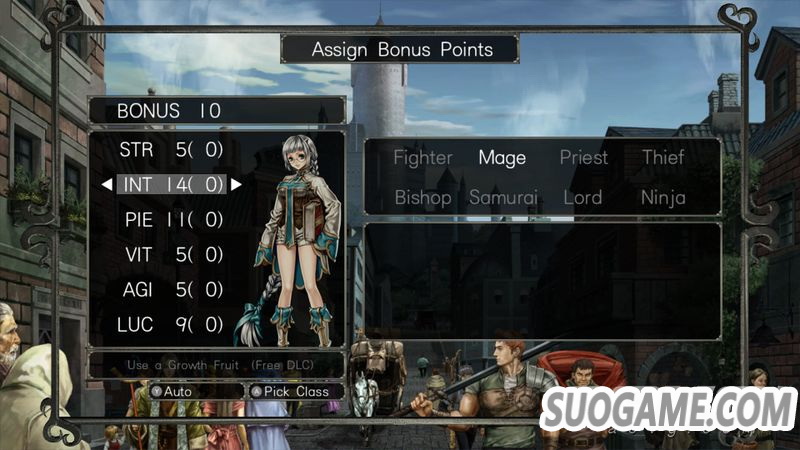Decrease INT with the left arrow
This screenshot has height=450, width=800.
tap(107, 184)
